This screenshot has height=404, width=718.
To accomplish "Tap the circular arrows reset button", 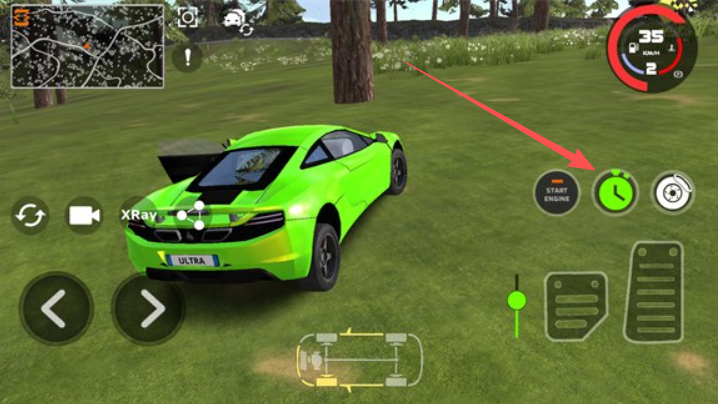I will [x=30, y=215].
